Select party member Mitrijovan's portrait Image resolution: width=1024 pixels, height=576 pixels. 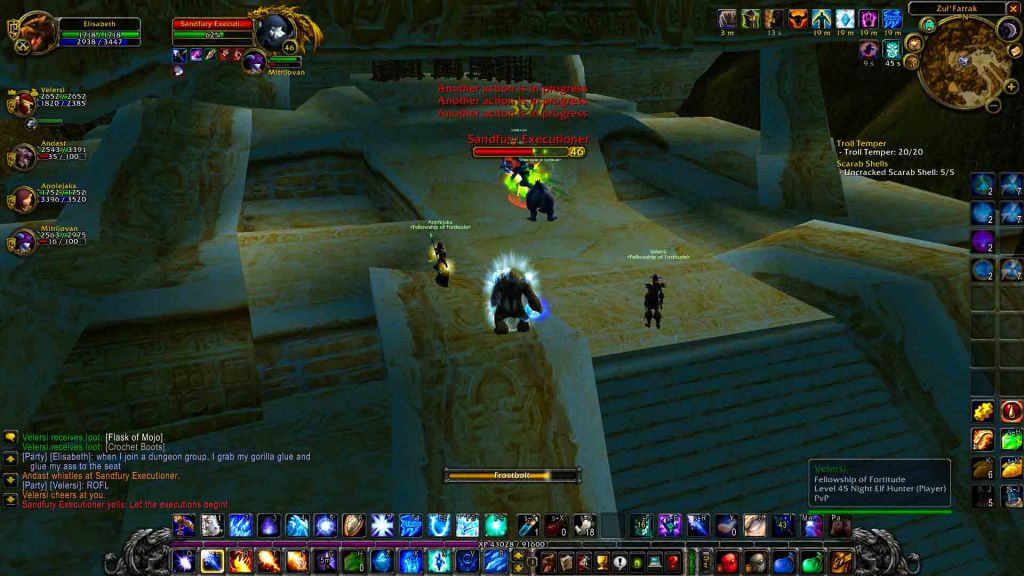[22, 242]
